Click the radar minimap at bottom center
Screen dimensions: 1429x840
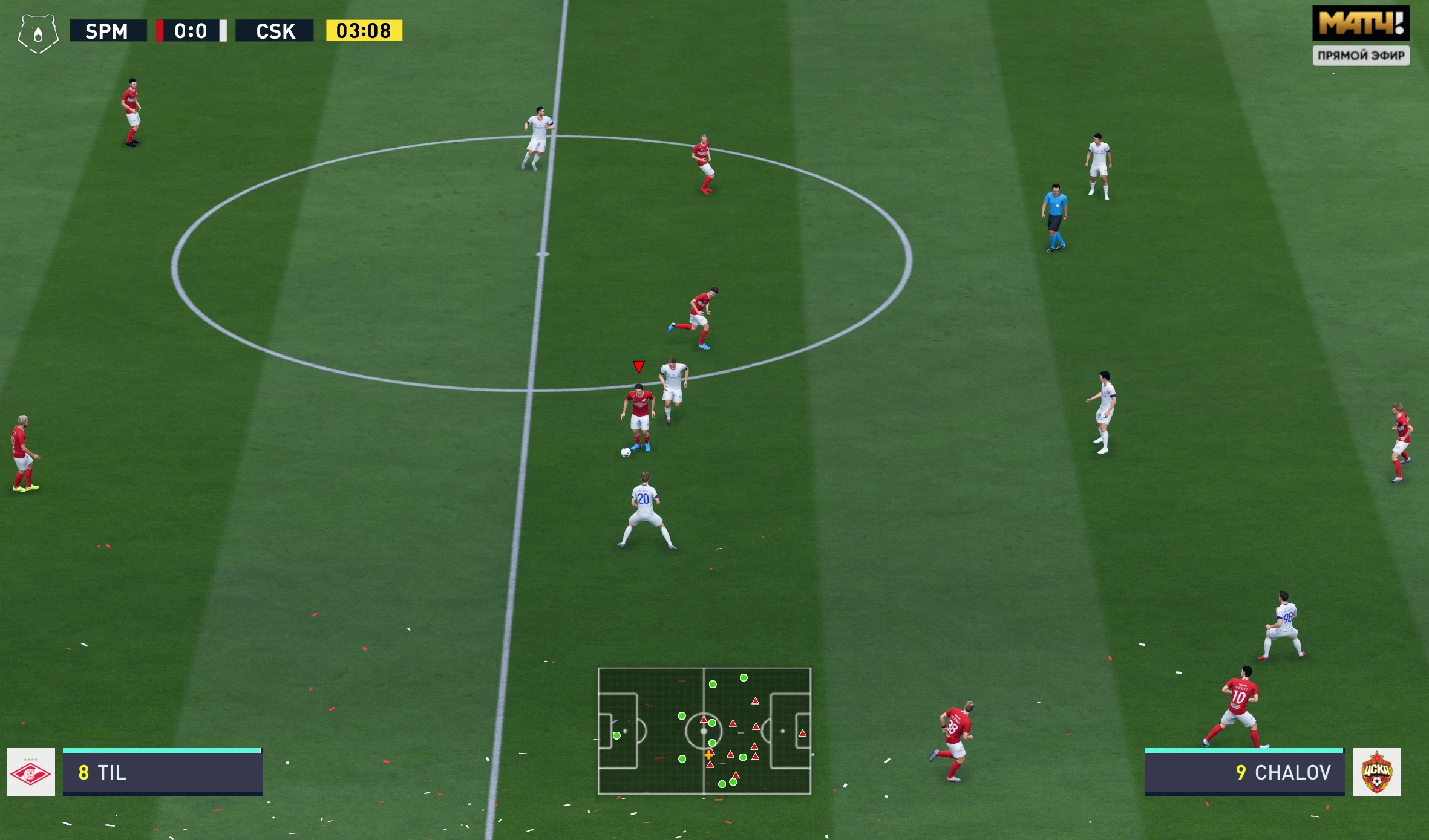click(704, 731)
